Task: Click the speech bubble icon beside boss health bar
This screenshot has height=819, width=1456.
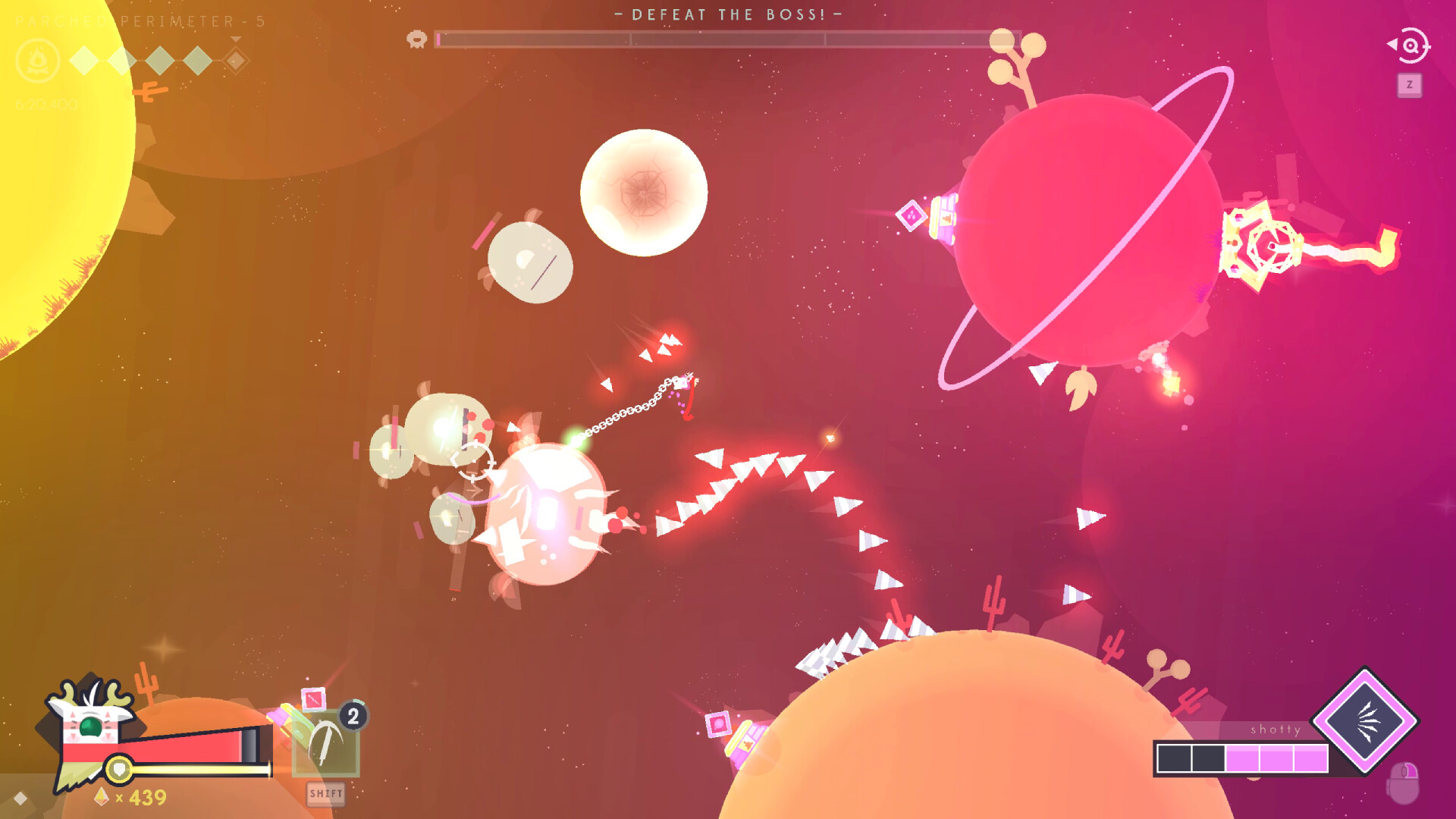Action: pos(415,39)
